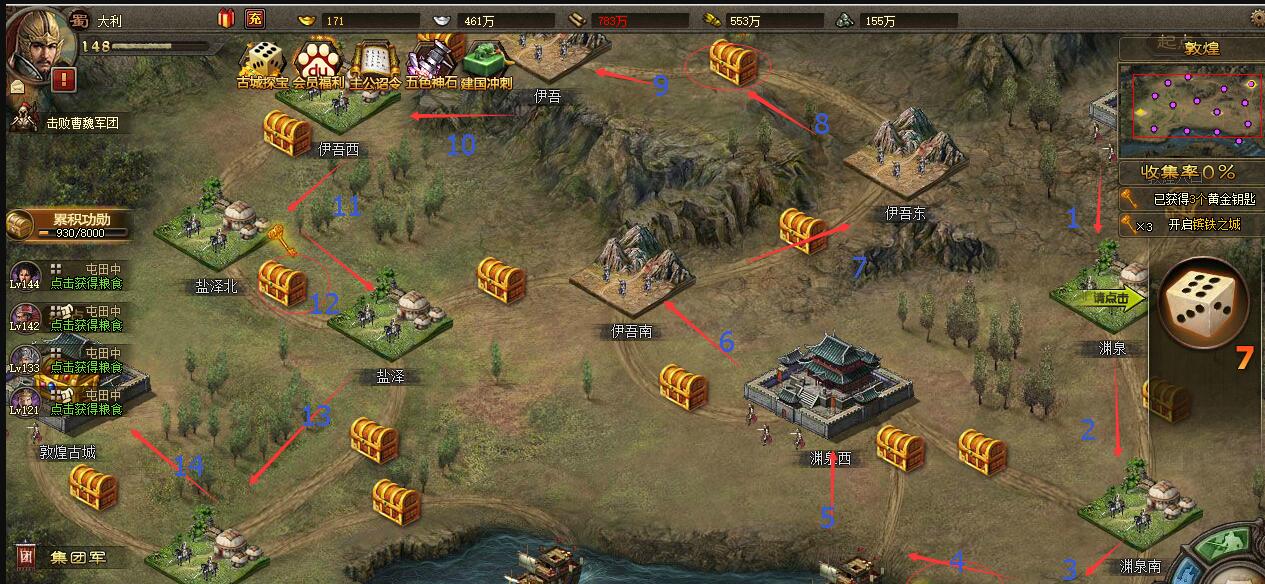The height and width of the screenshot is (584, 1265).
Task: Click the red gift box icon
Action: coord(224,19)
